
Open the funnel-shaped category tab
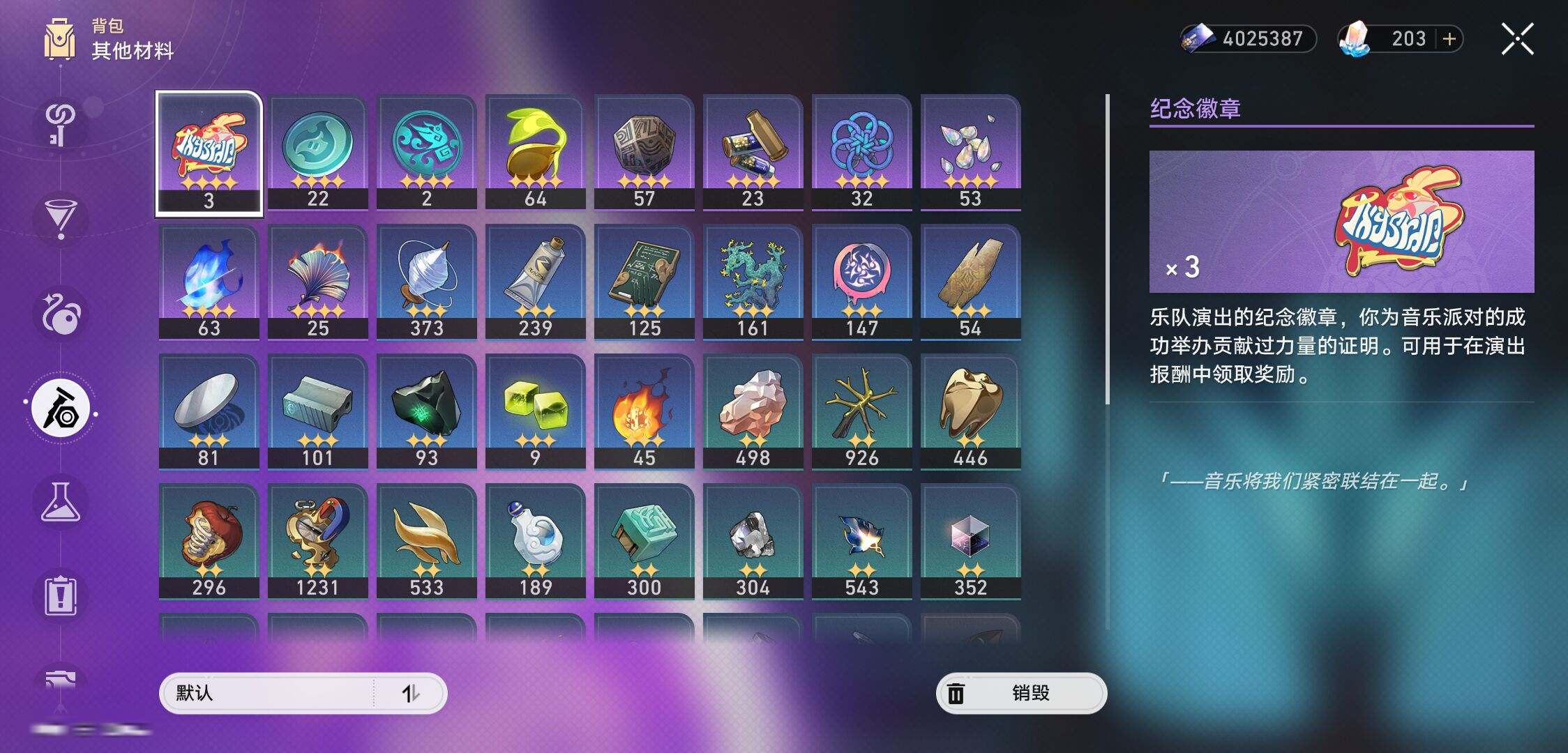(61, 219)
